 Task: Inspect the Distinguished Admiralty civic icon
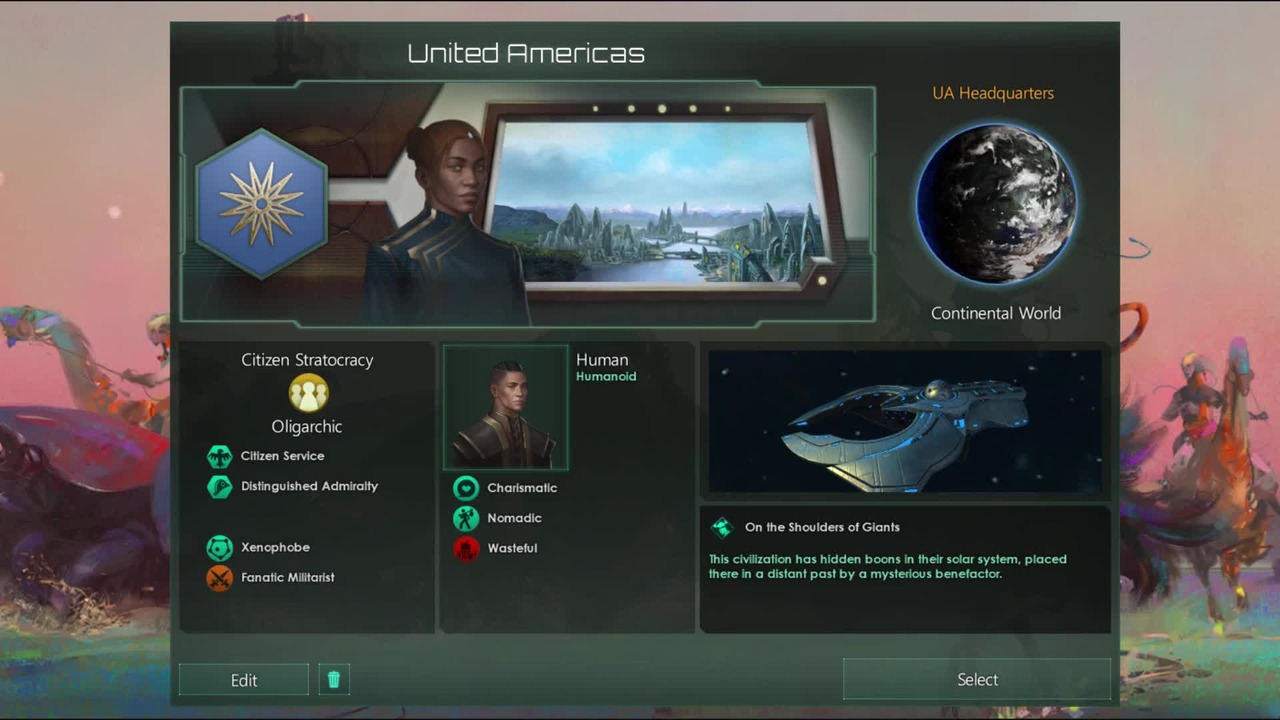(219, 487)
